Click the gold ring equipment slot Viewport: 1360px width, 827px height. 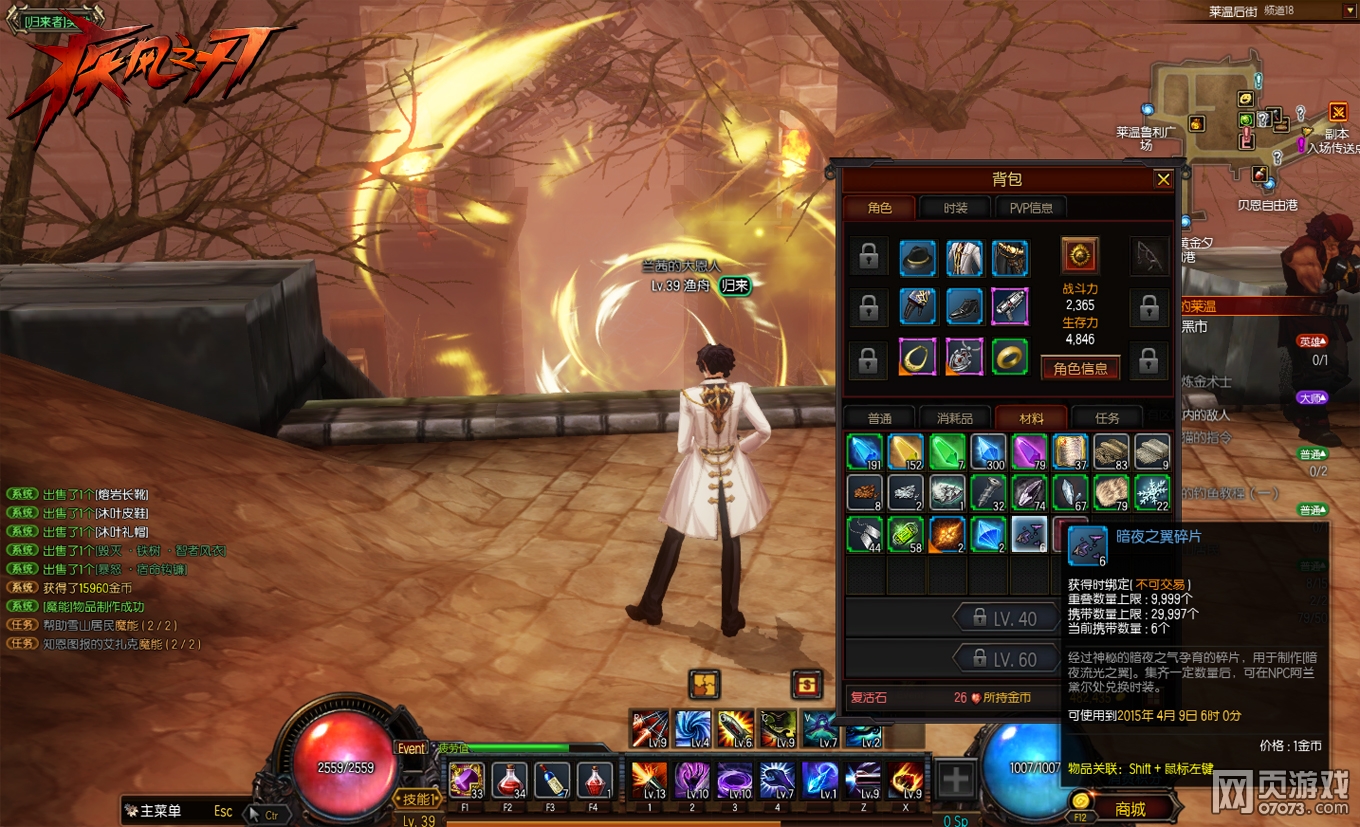1010,356
